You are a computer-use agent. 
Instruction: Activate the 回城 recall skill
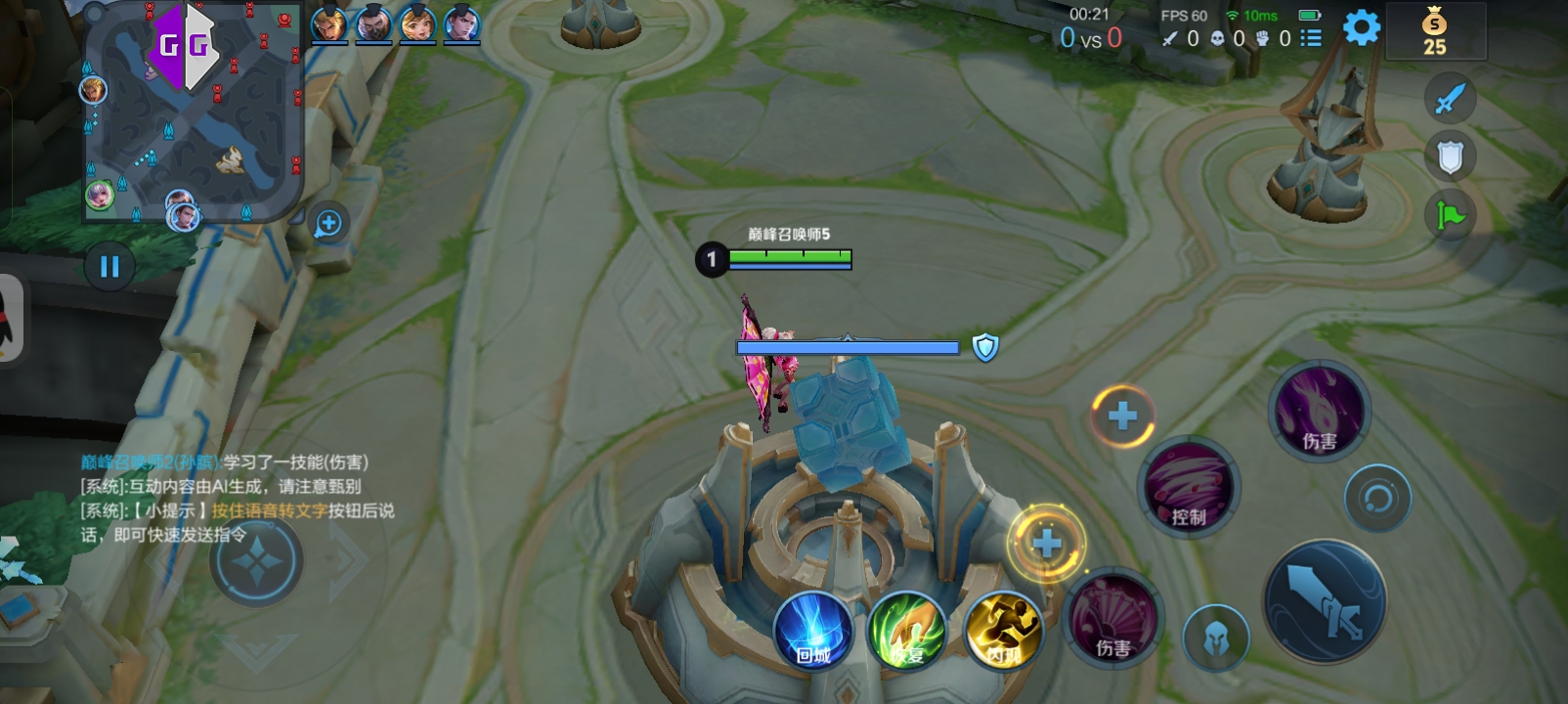813,632
